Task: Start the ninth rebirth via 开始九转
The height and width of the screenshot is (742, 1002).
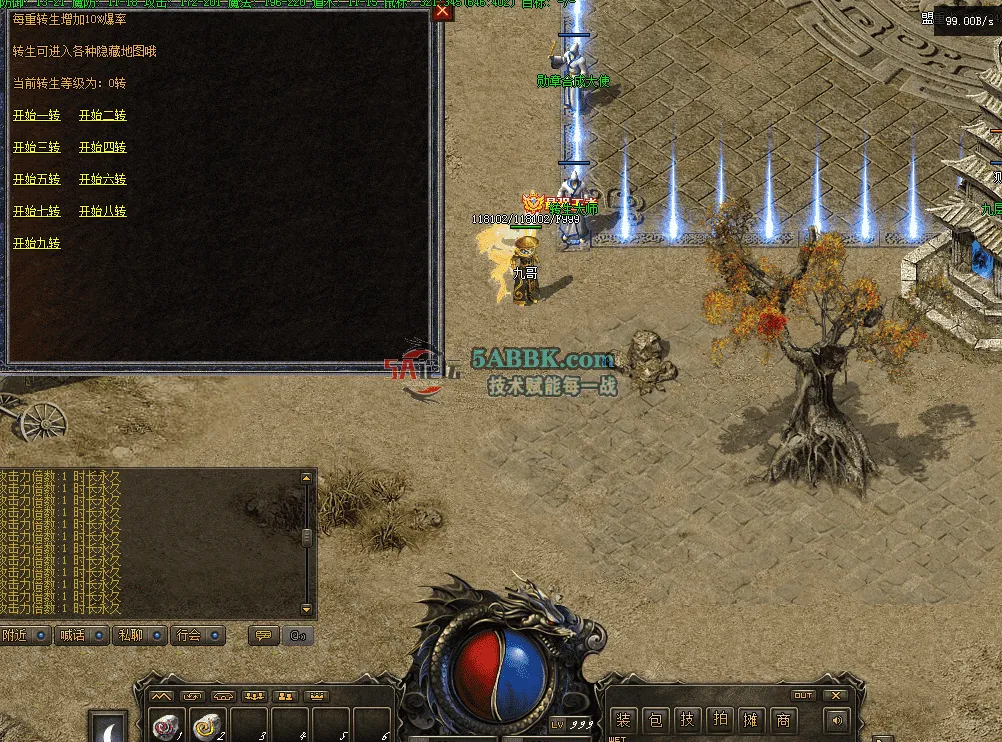Action: [37, 244]
